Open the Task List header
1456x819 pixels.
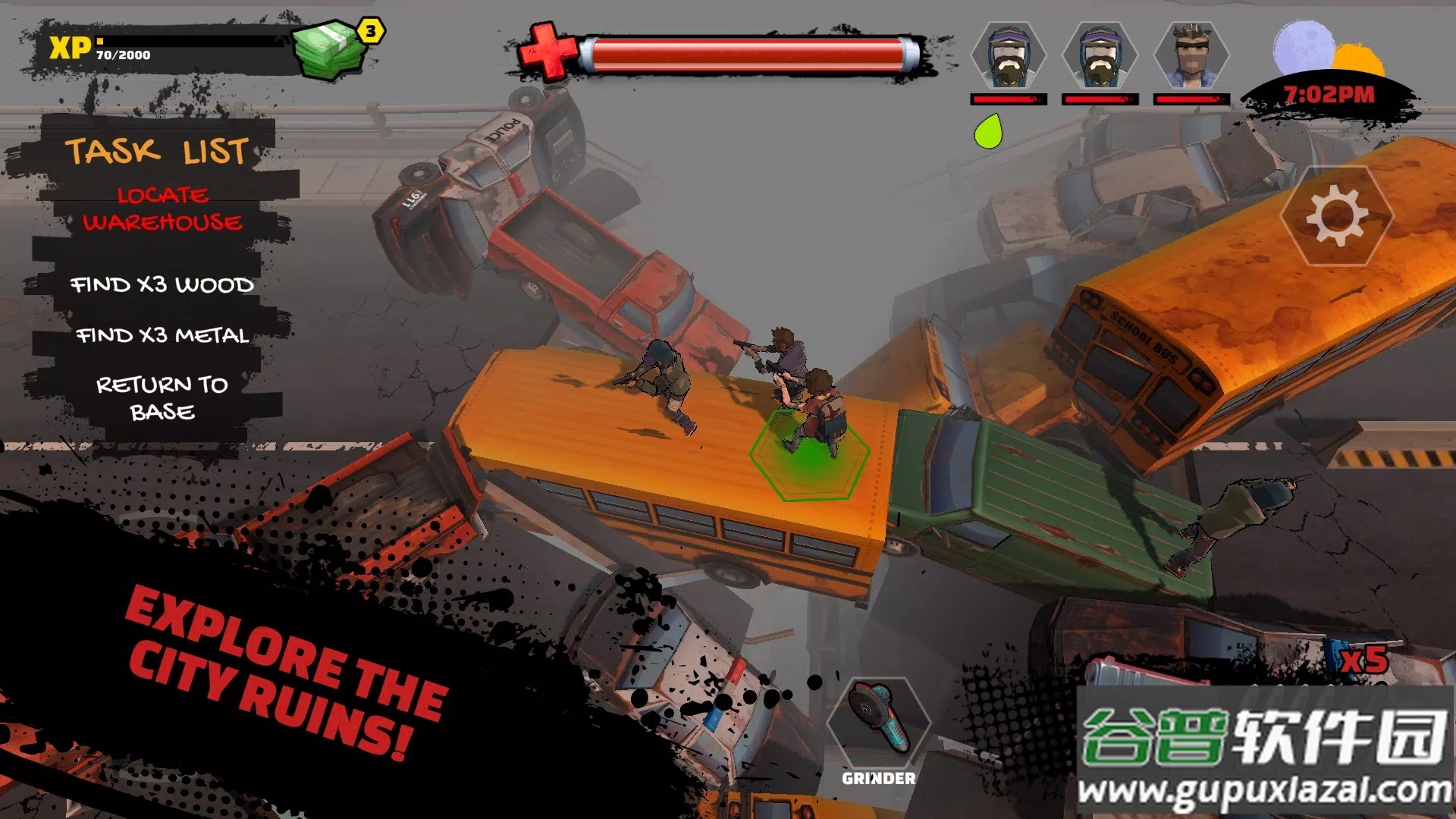(156, 151)
